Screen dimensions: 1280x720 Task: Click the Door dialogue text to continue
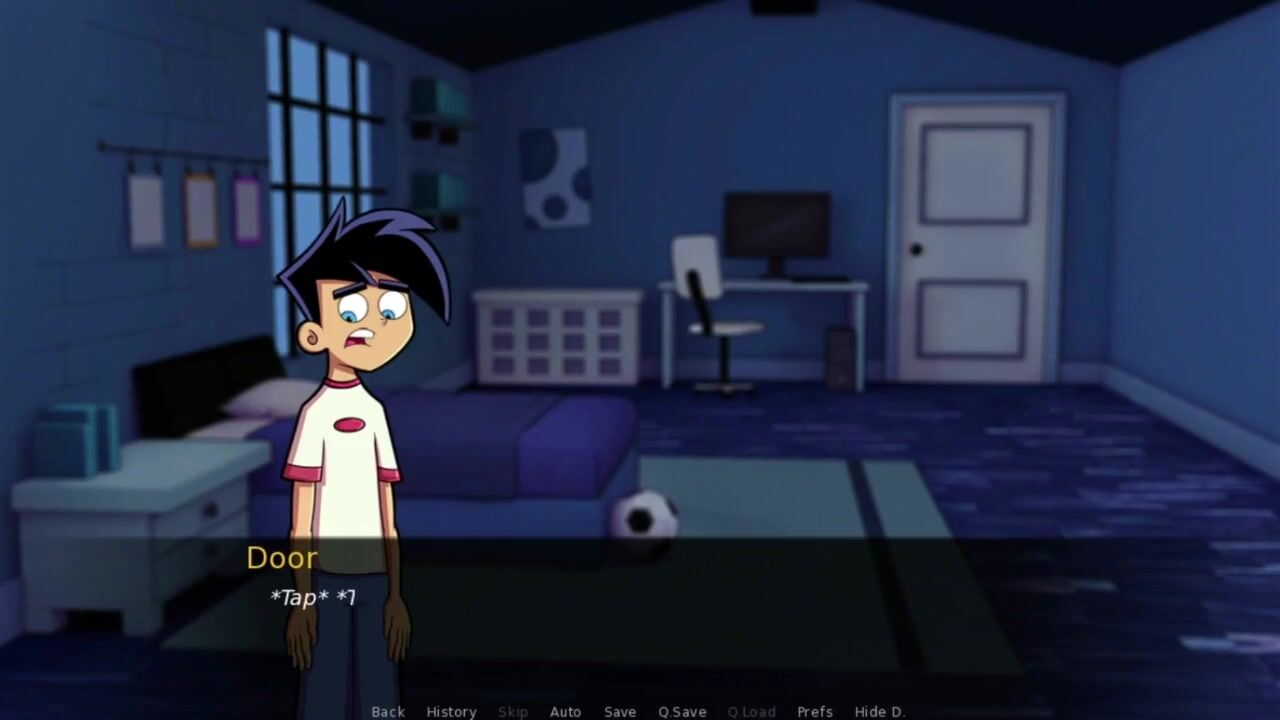pyautogui.click(x=313, y=598)
